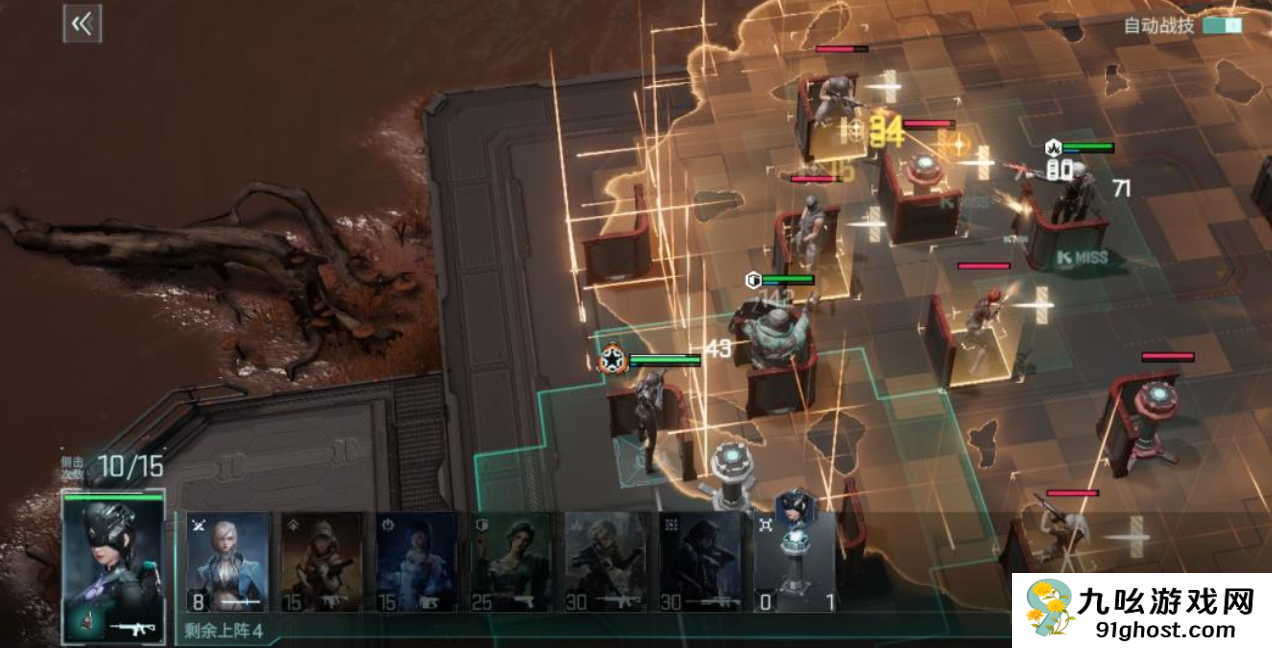Choose the blonde operator card costing 8
Image resolution: width=1272 pixels, height=648 pixels.
tap(228, 561)
